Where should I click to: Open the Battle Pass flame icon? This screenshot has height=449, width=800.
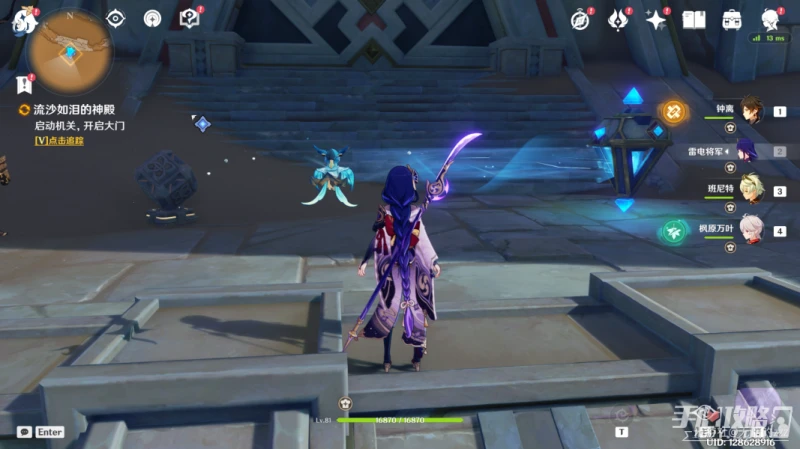pos(619,19)
